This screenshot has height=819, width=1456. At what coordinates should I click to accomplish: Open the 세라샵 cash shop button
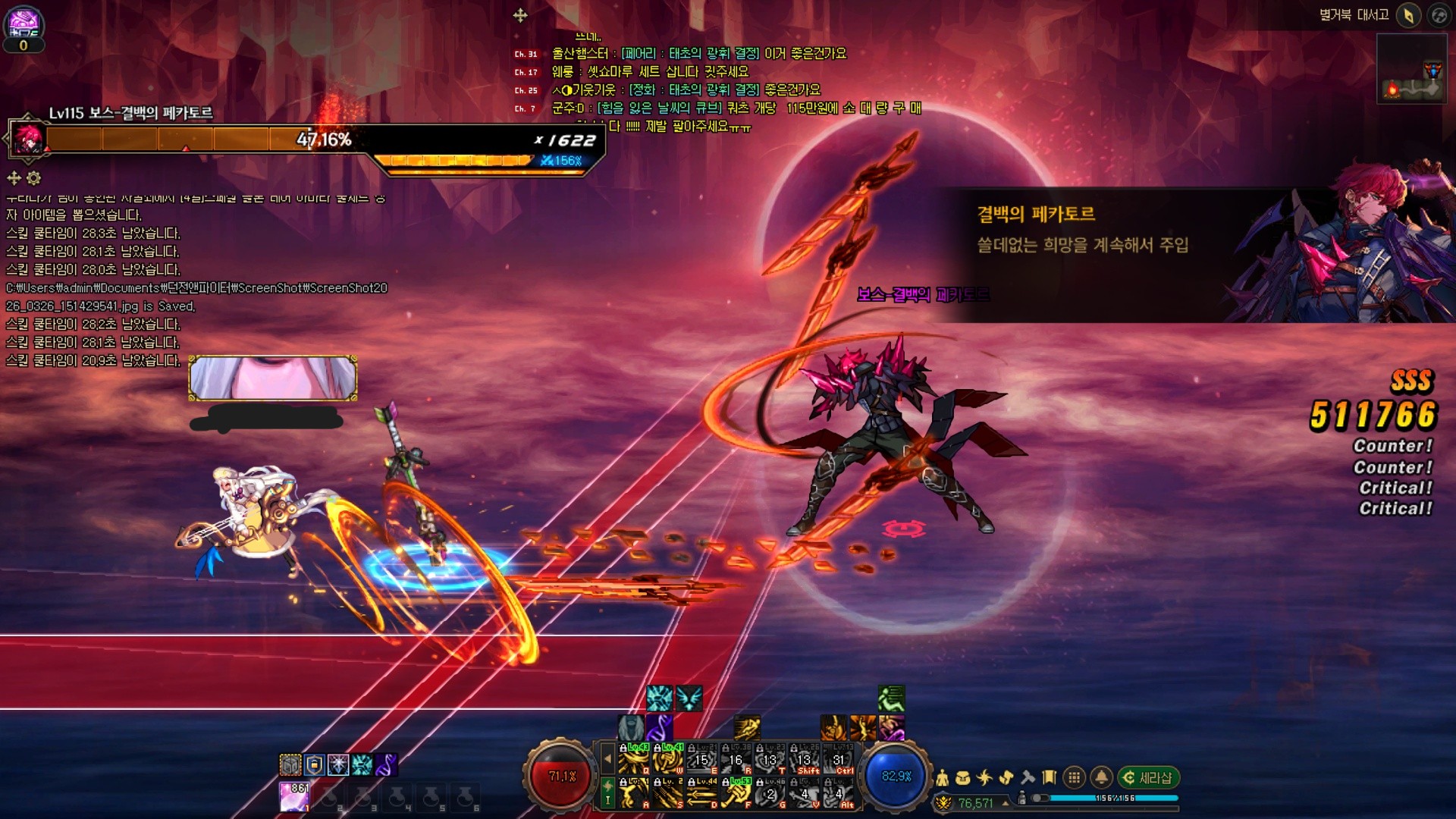[x=1148, y=777]
